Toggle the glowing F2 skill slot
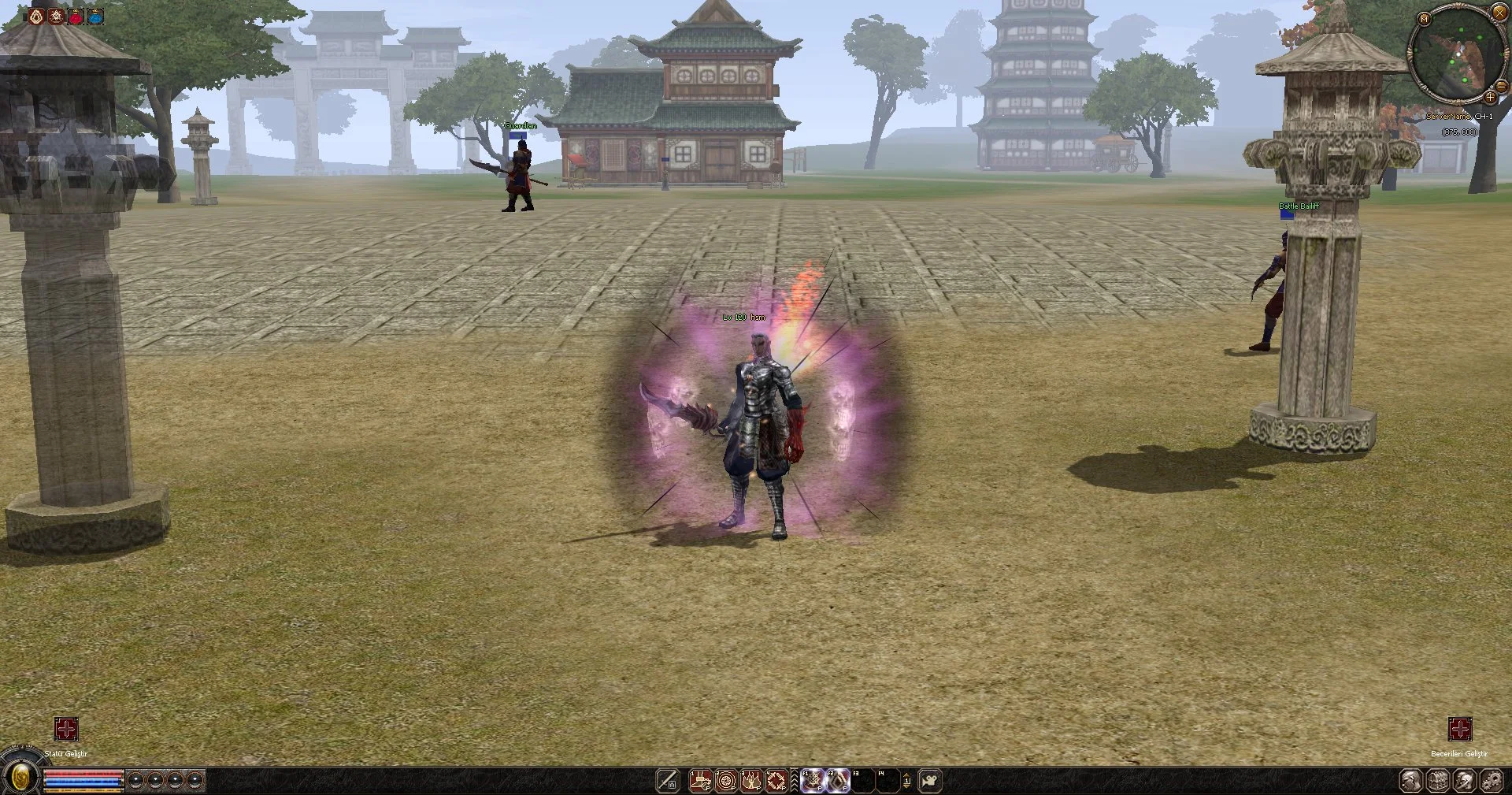 (x=838, y=781)
